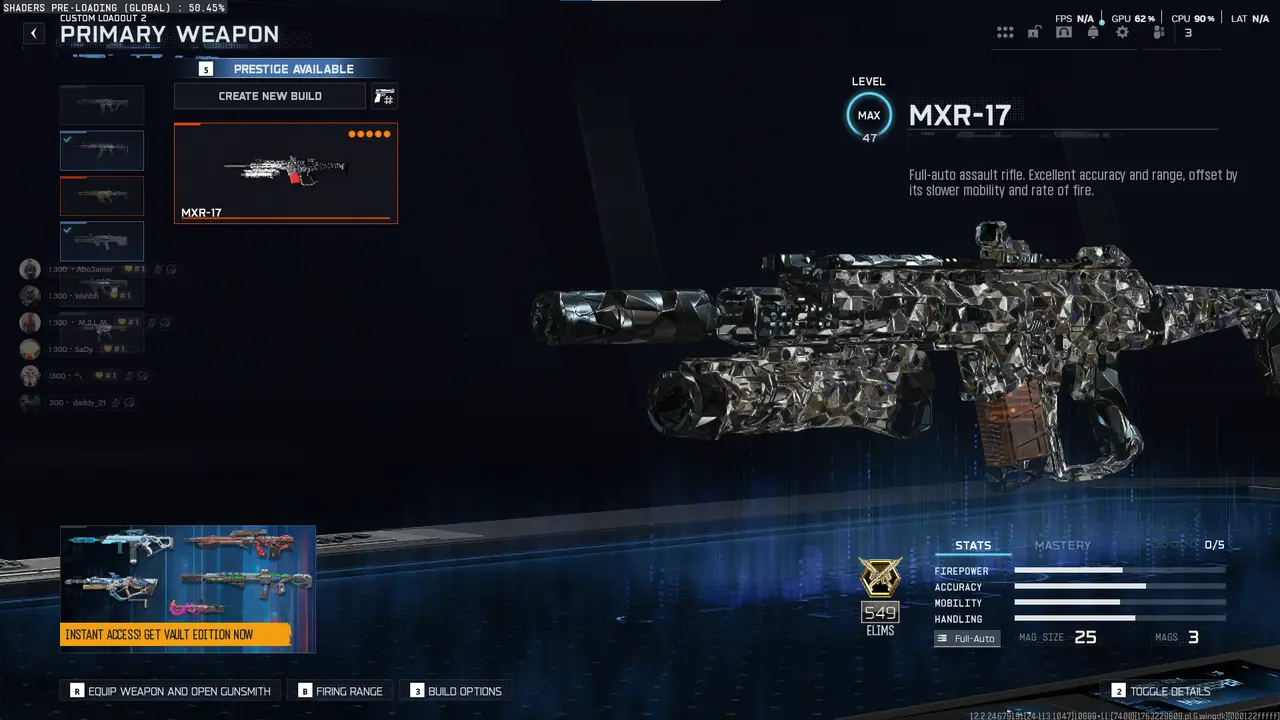Click the numeric build icon next to Create New Build
The height and width of the screenshot is (720, 1280).
coord(383,96)
